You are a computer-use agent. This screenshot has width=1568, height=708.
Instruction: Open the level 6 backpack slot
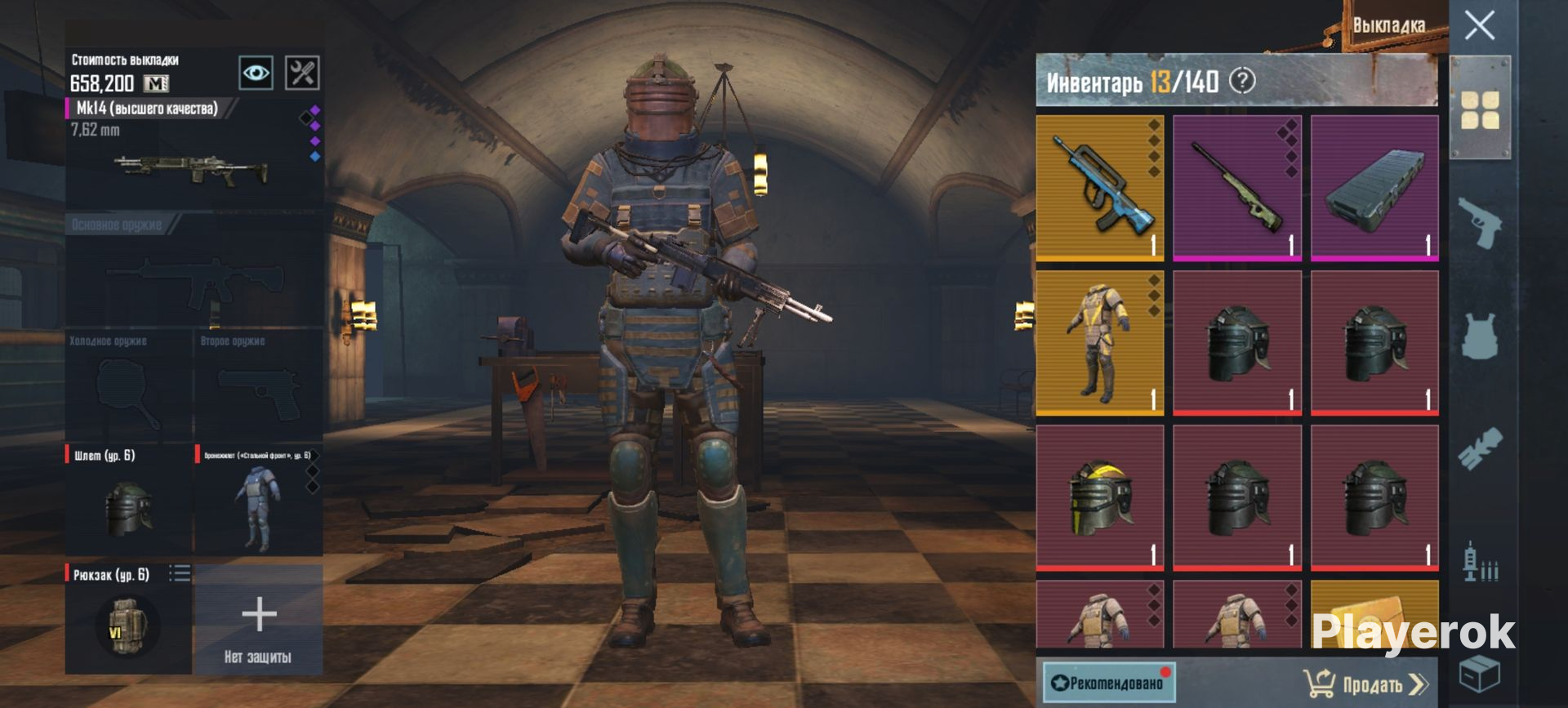tap(129, 618)
